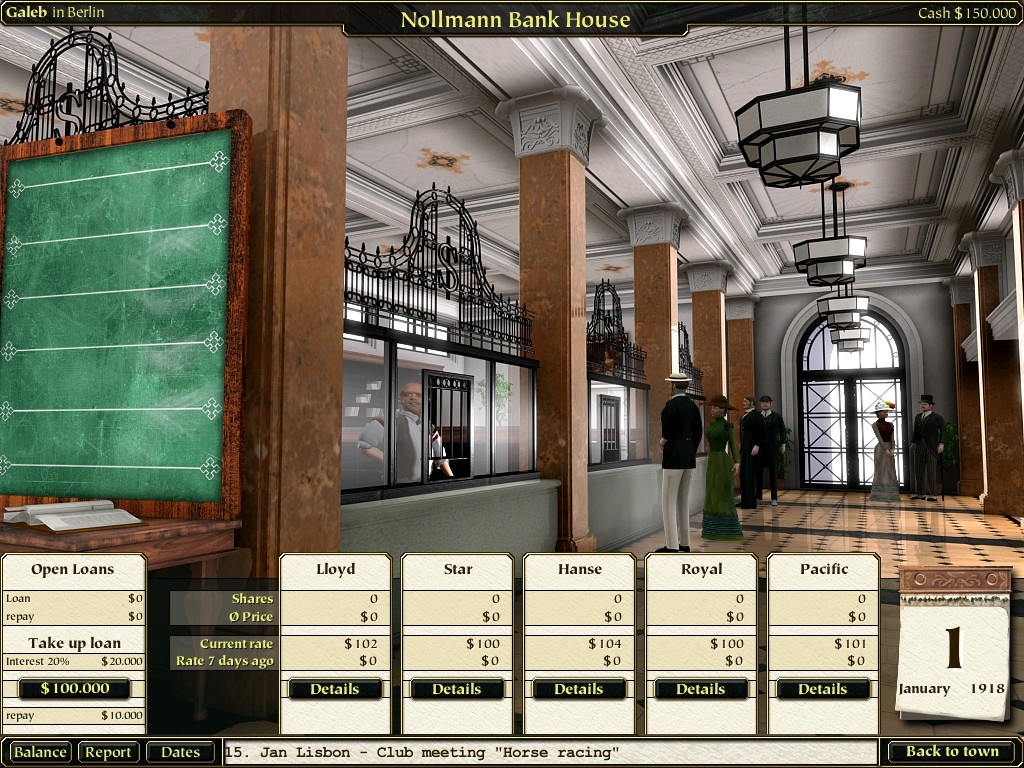Open Details for Royal shares
Viewport: 1024px width, 768px height.
click(701, 689)
